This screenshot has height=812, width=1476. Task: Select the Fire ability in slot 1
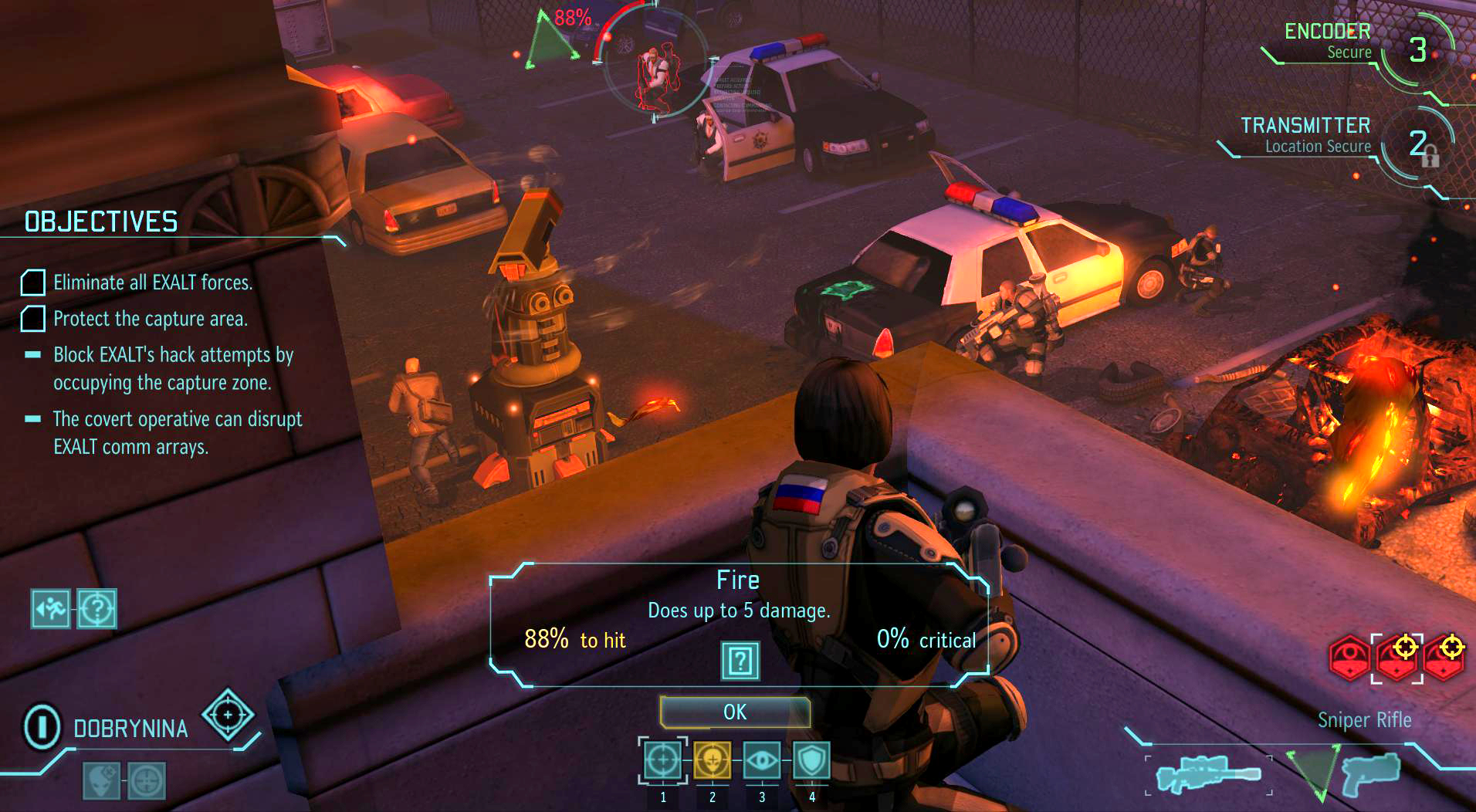pos(662,760)
